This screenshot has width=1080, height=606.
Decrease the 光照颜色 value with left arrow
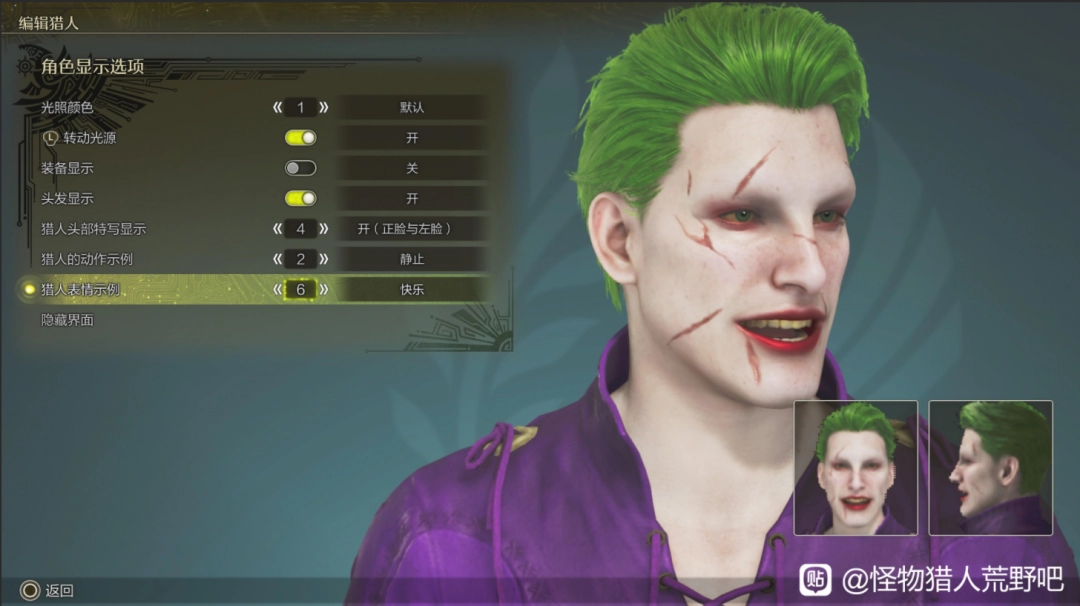pyautogui.click(x=278, y=108)
